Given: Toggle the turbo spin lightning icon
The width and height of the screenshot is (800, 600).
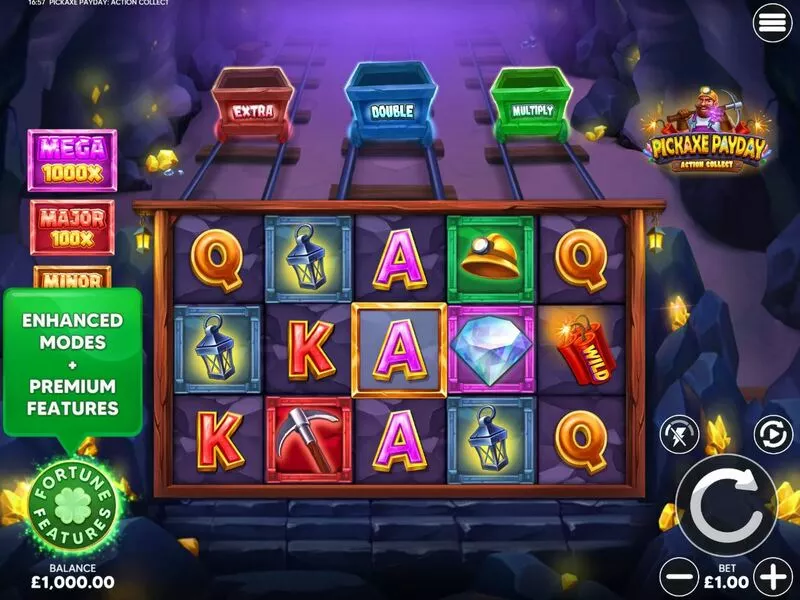Looking at the screenshot, I should (677, 435).
